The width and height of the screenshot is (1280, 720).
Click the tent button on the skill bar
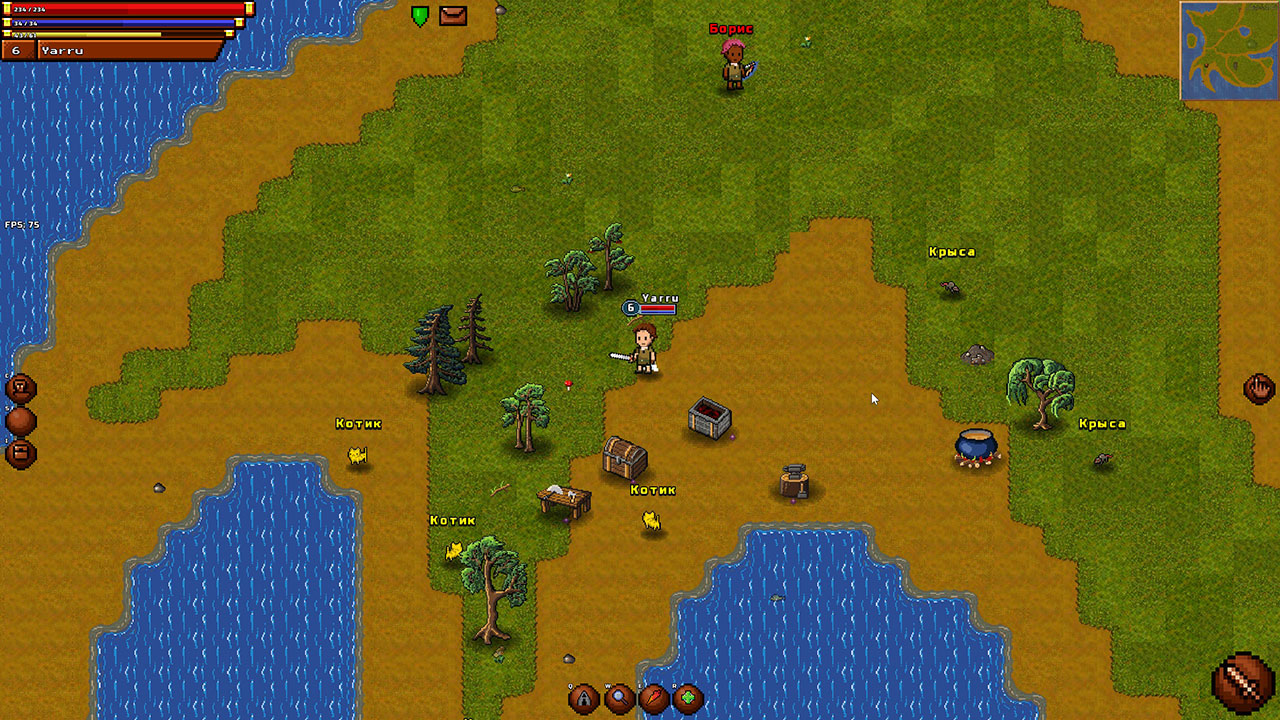click(584, 698)
